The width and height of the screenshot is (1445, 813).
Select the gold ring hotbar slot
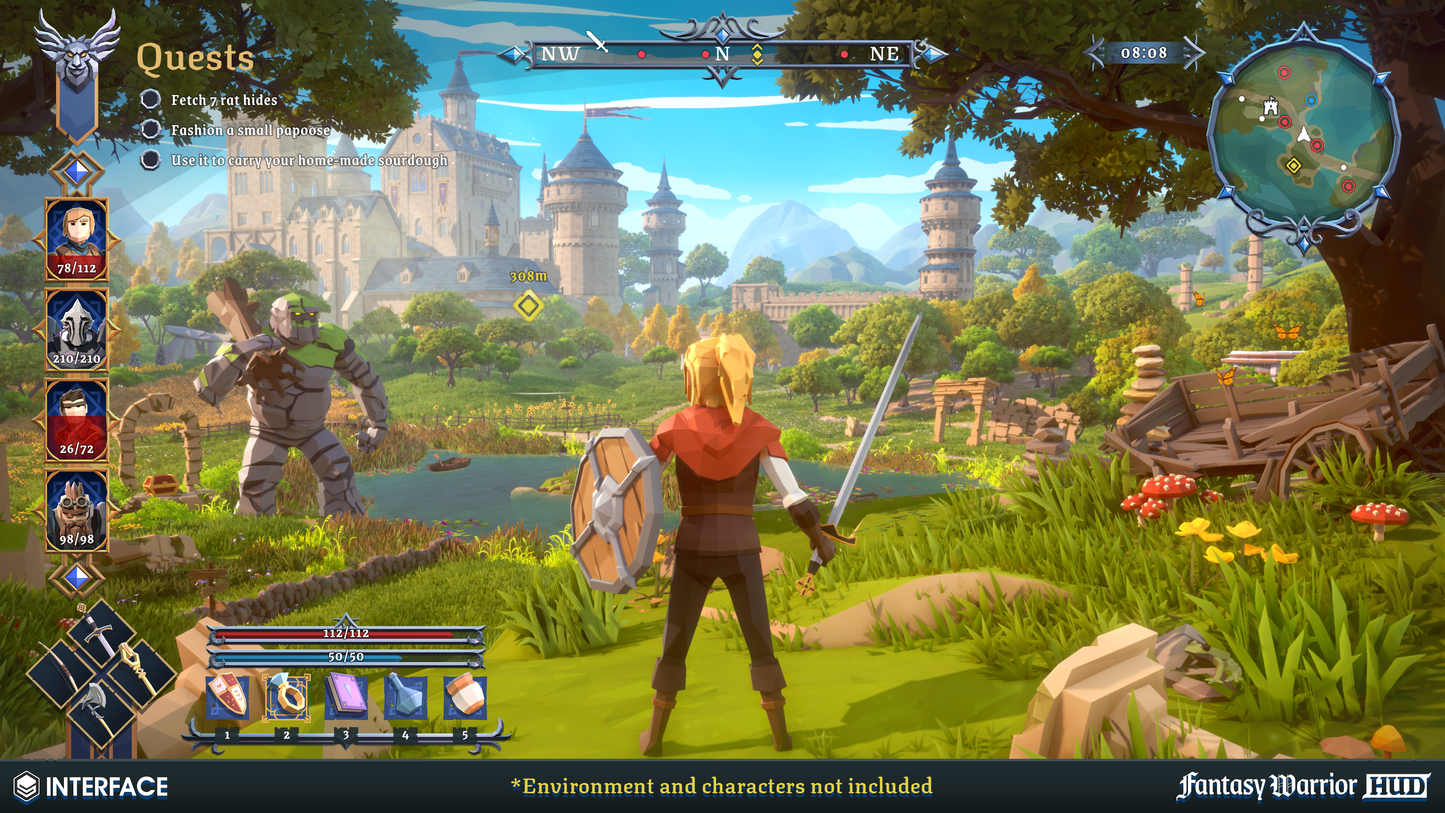(287, 697)
